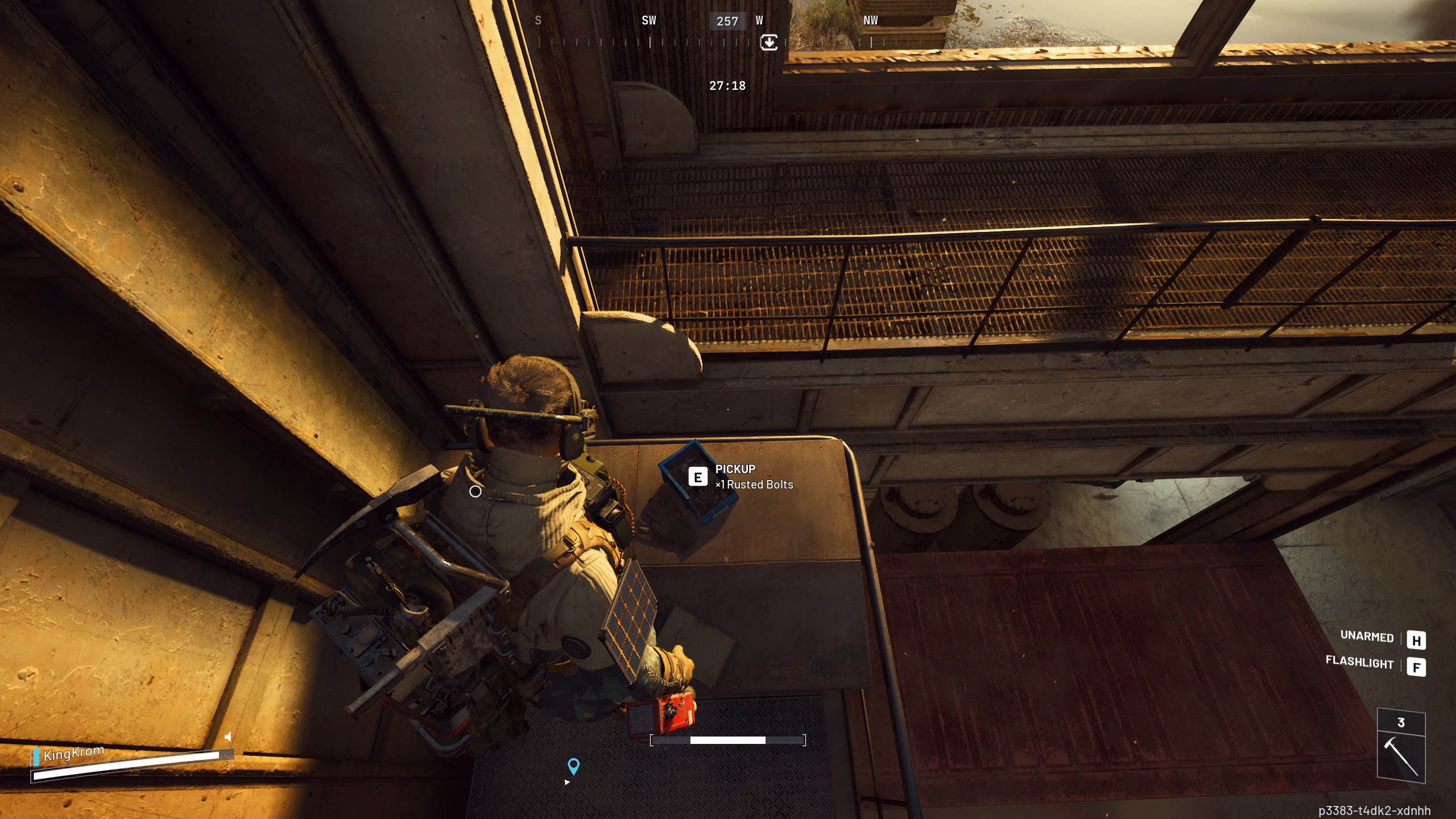
Task: Click the match timer showing 27:18
Action: pos(728,86)
